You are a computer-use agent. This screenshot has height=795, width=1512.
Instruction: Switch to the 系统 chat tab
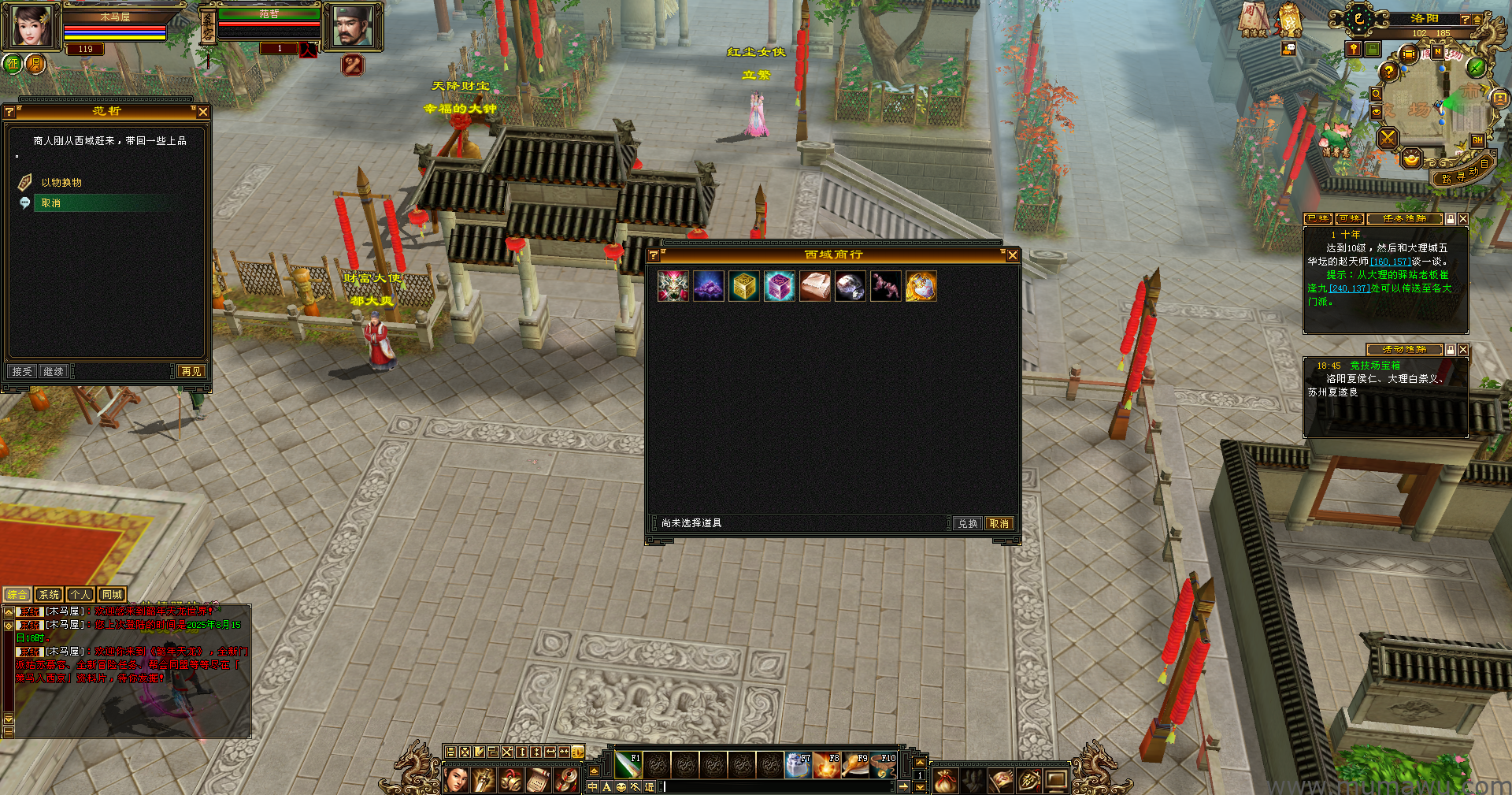(49, 595)
